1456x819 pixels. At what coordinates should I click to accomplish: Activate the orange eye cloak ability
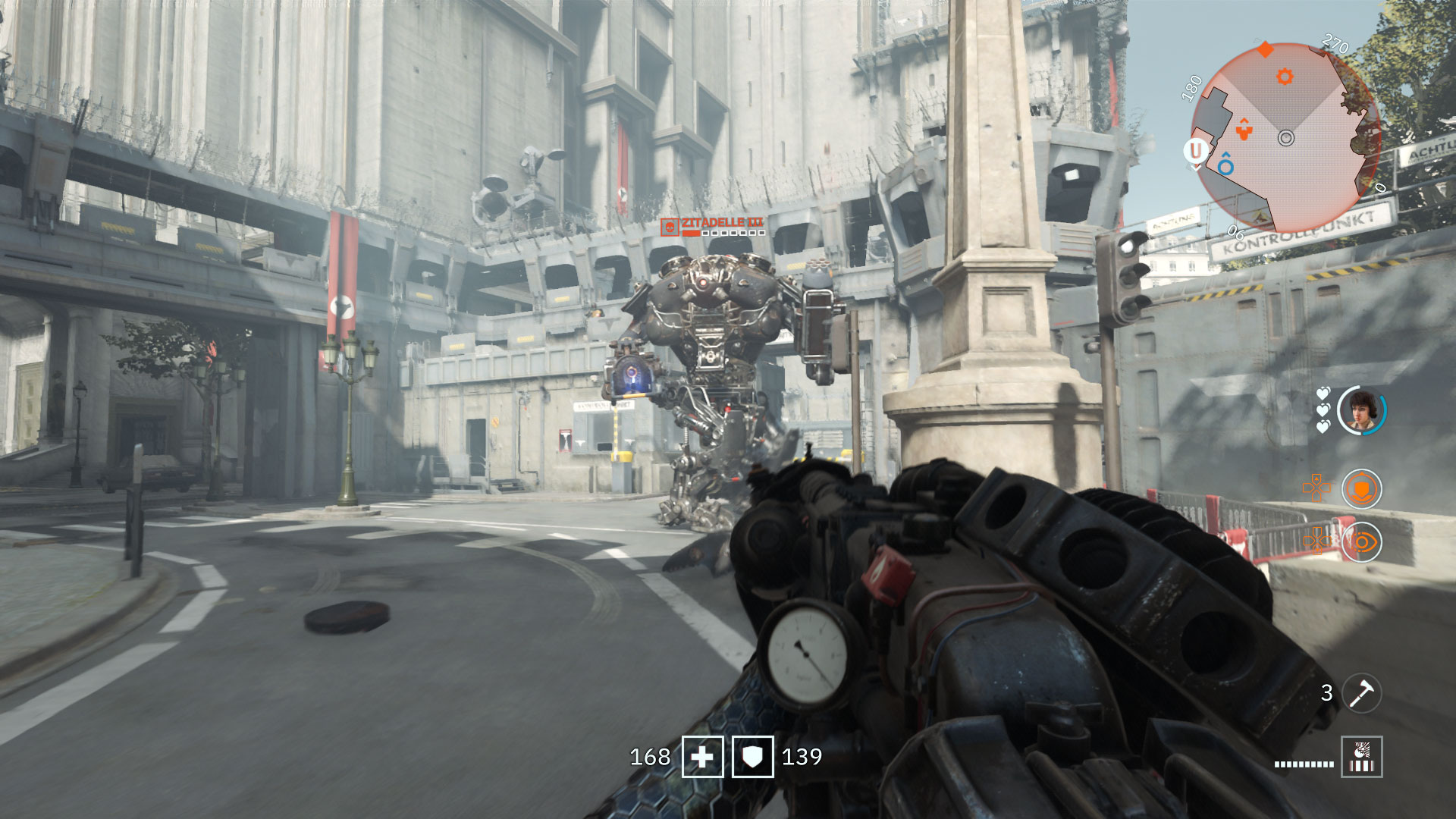(x=1361, y=542)
